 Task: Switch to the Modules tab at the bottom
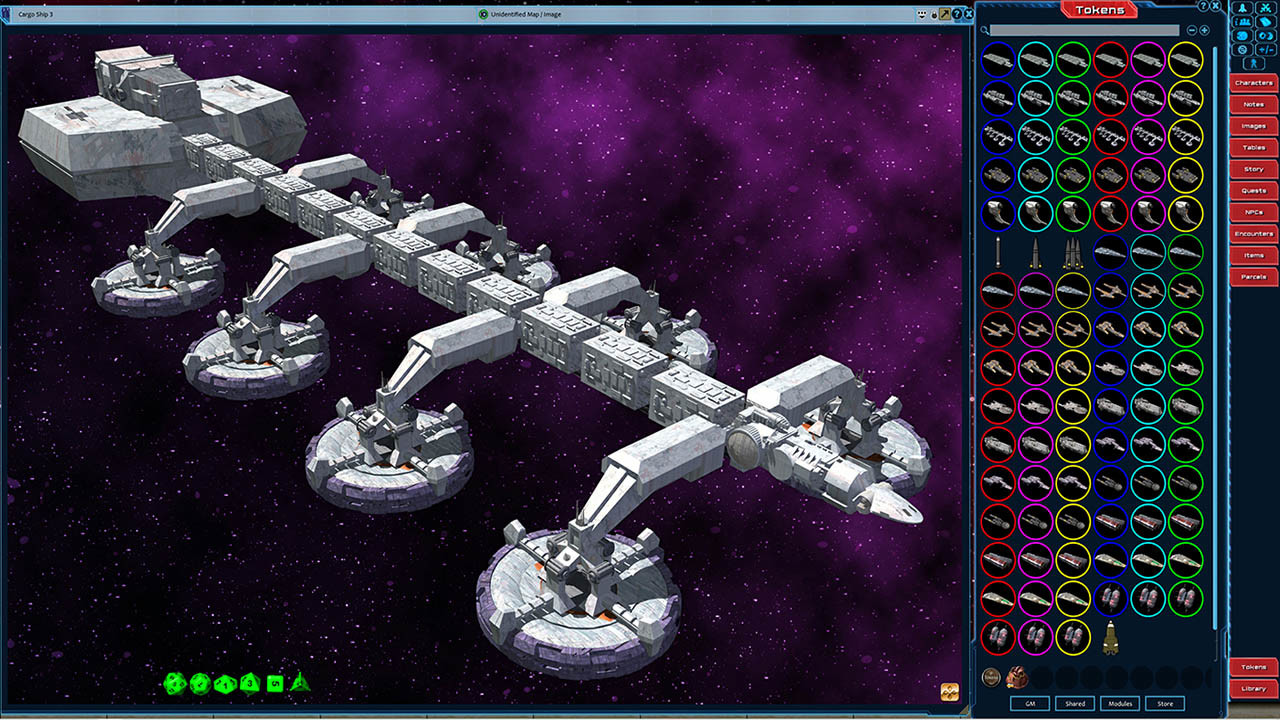click(x=1120, y=703)
